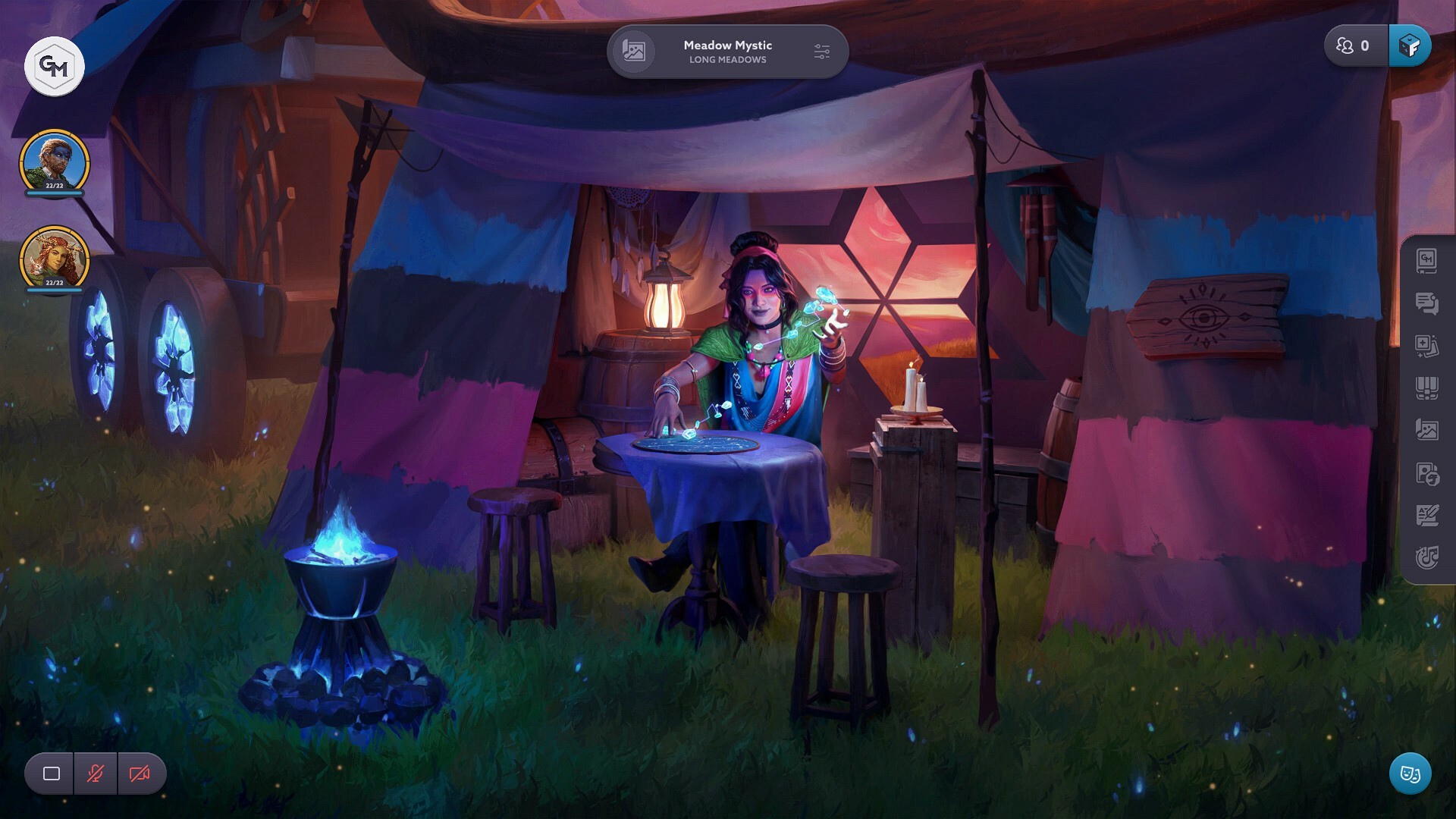Enable the camera
Screen dimensions: 1456x819
point(140,773)
